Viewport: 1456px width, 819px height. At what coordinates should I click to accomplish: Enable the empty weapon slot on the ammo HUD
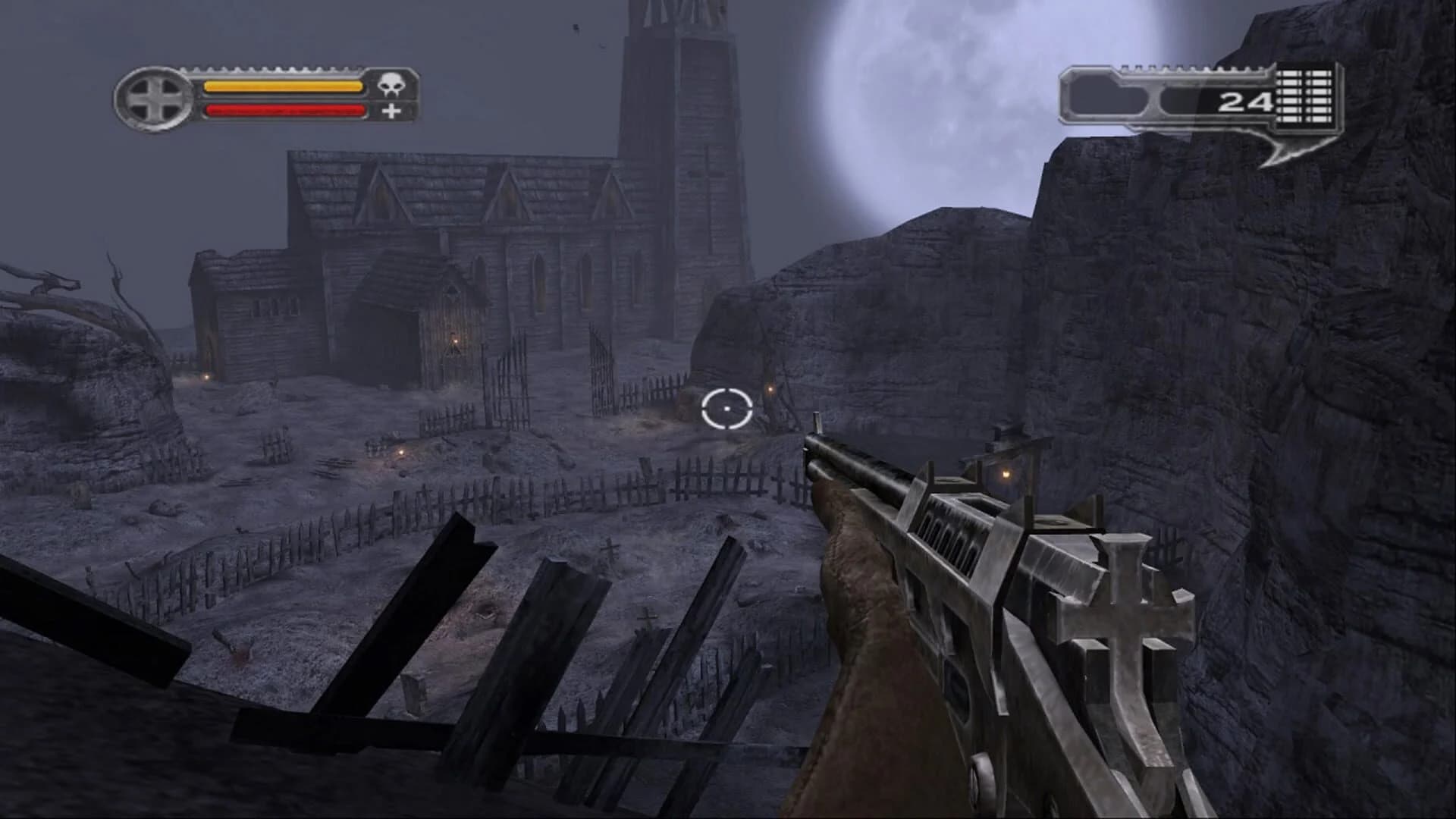[1183, 102]
